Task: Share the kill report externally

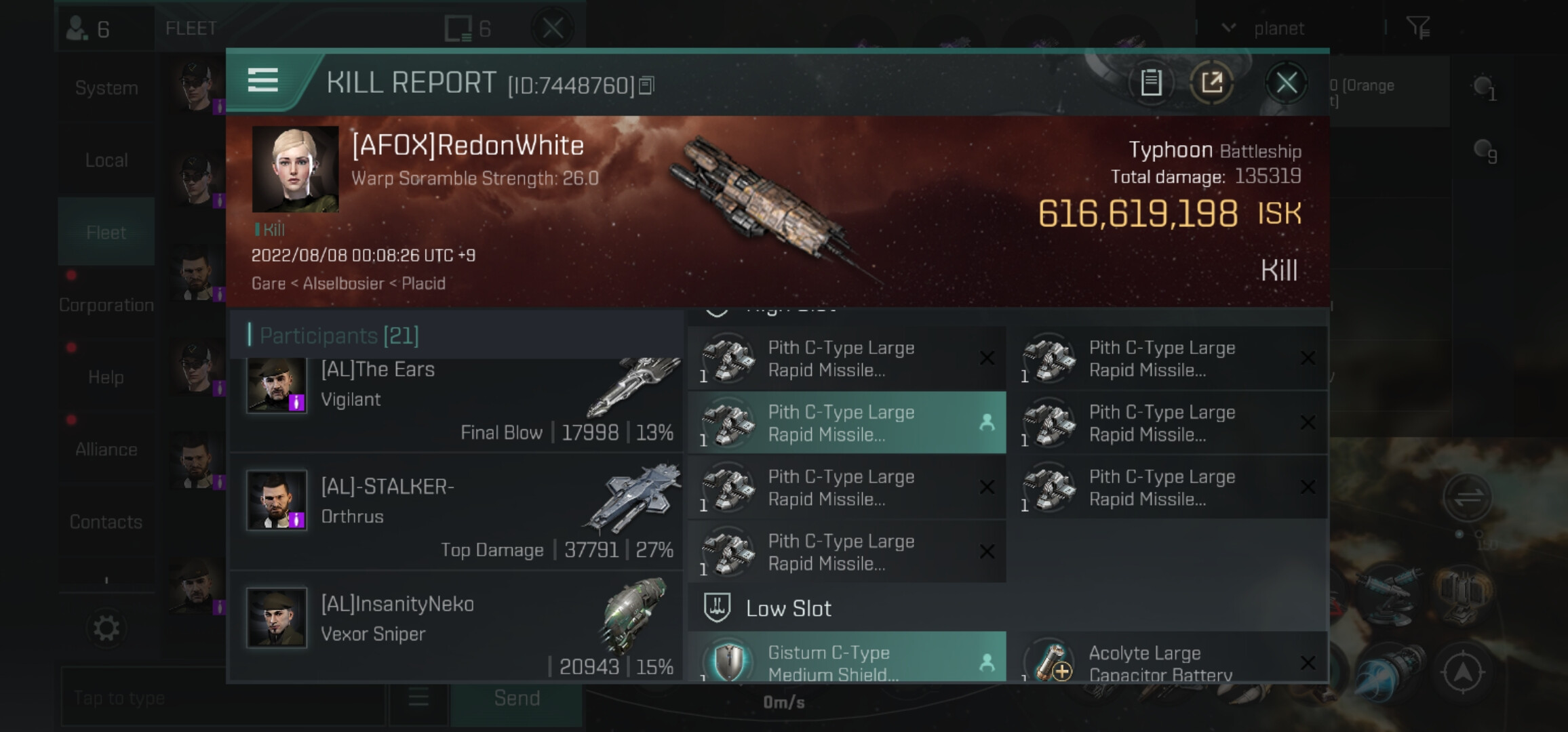Action: pos(1212,83)
